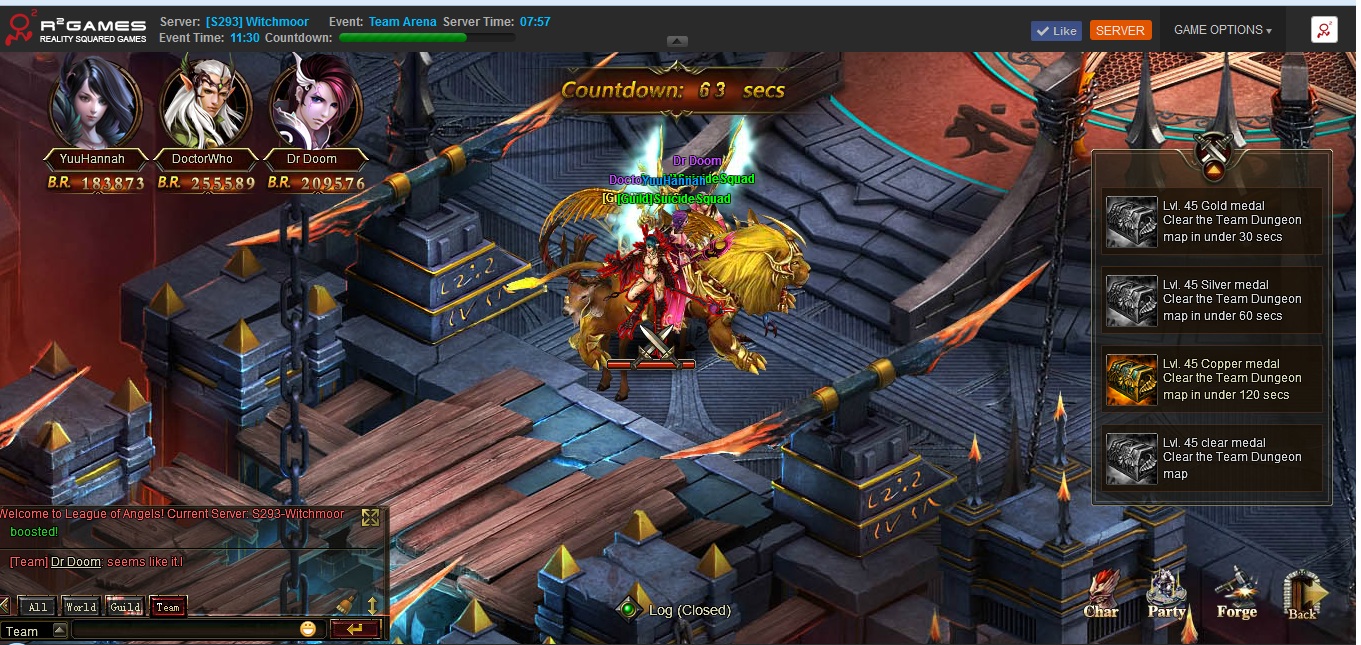Click the chat message input field
This screenshot has height=645, width=1361.
185,630
